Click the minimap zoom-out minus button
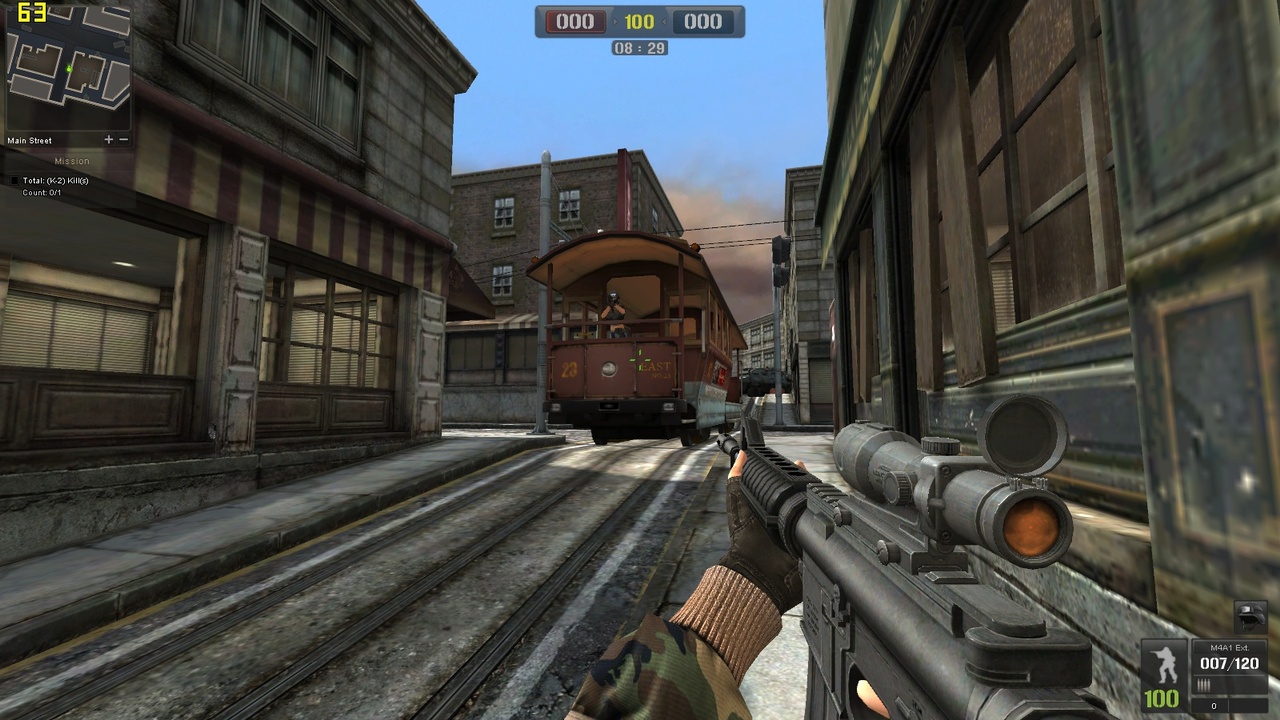Screen dimensions: 1280x720 (x=122, y=139)
